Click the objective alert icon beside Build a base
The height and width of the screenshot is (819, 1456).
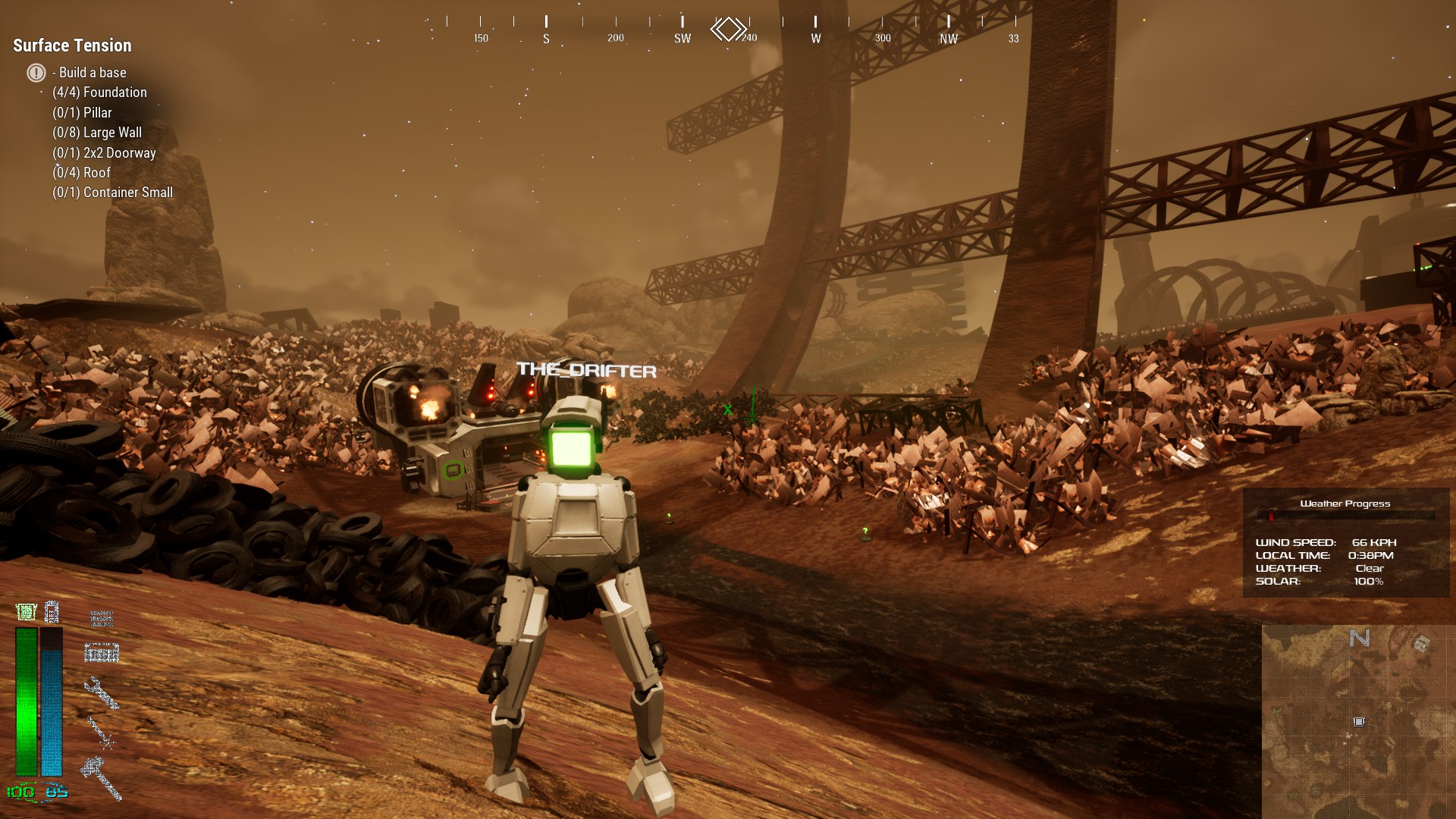pyautogui.click(x=36, y=73)
